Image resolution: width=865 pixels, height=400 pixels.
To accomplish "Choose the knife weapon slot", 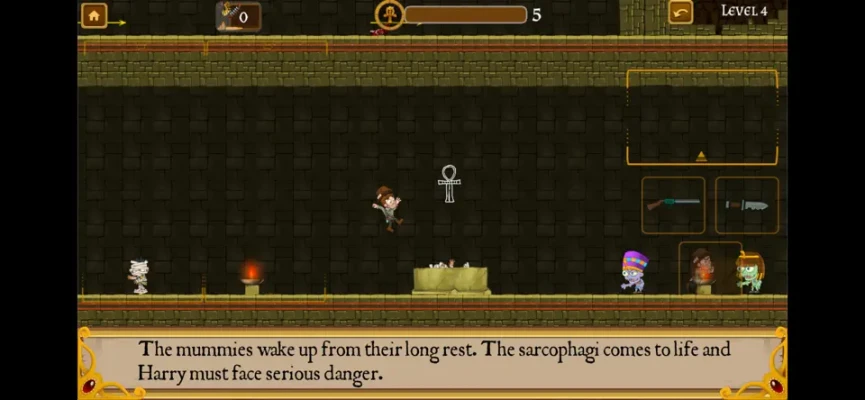I will tap(746, 204).
